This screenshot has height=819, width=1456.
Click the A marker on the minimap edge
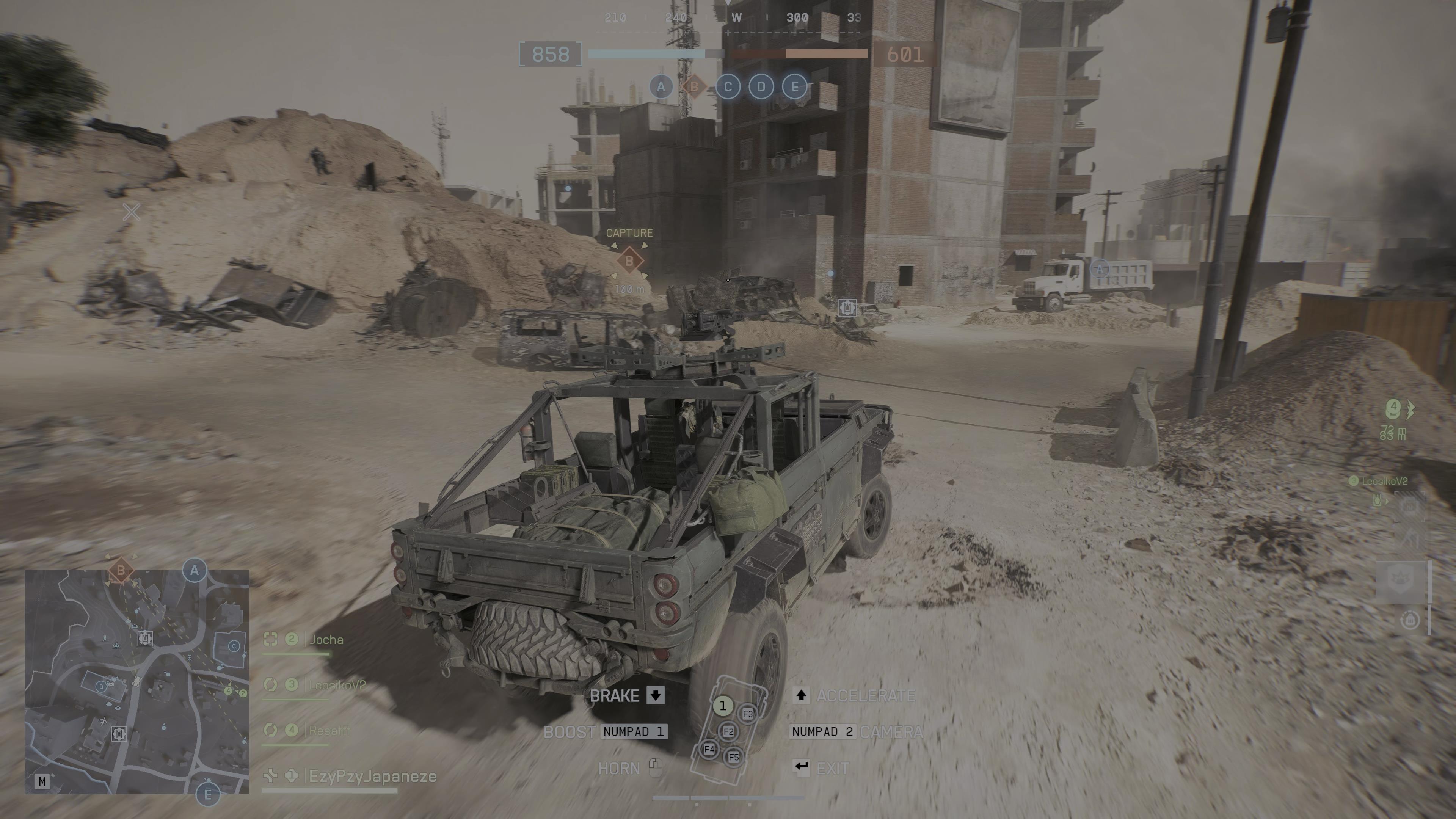195,571
